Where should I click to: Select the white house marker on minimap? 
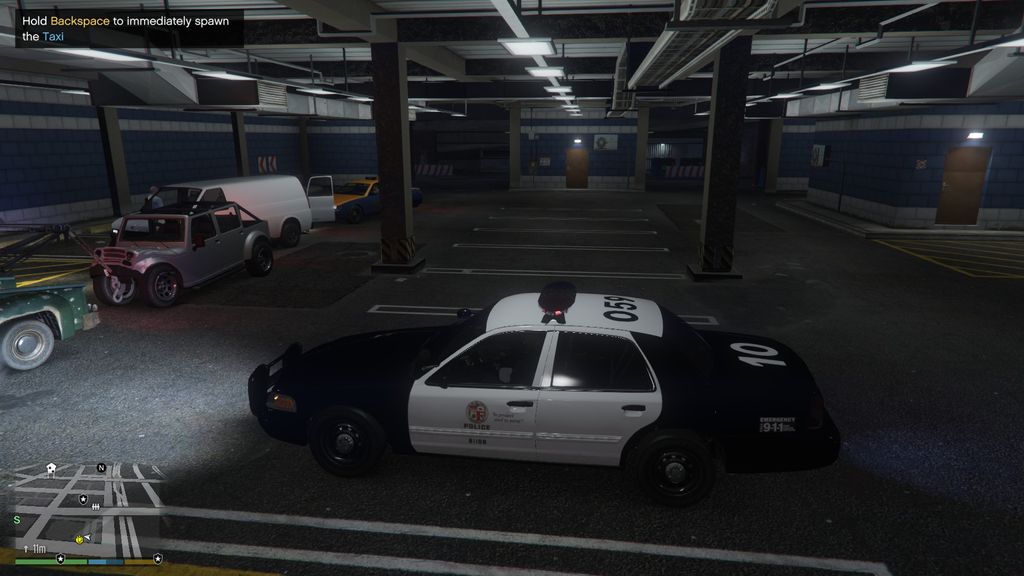click(51, 470)
